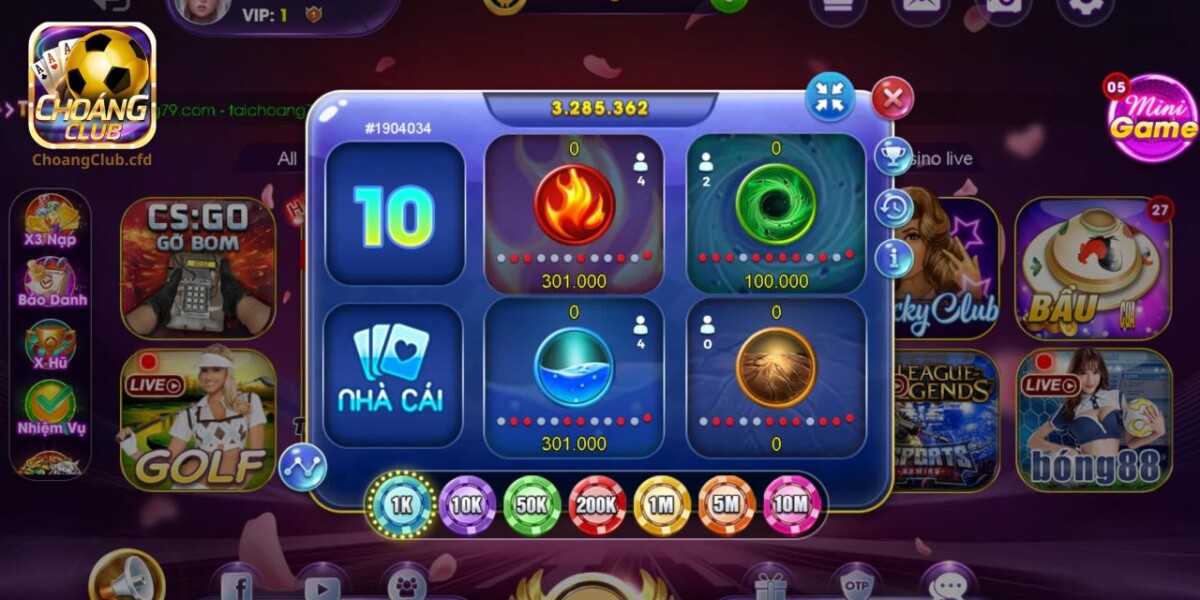Image resolution: width=1200 pixels, height=600 pixels.
Task: Pick the orange 5M chip
Action: 727,505
